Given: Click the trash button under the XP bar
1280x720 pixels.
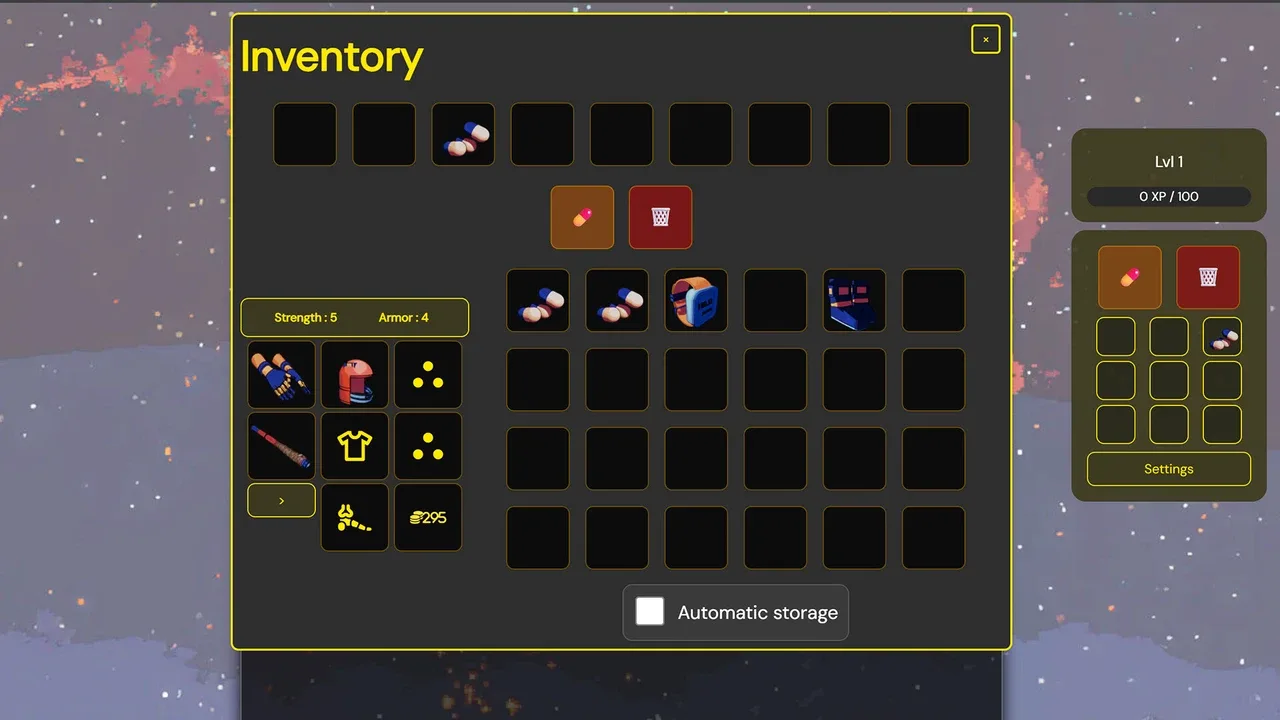Looking at the screenshot, I should [x=1208, y=277].
